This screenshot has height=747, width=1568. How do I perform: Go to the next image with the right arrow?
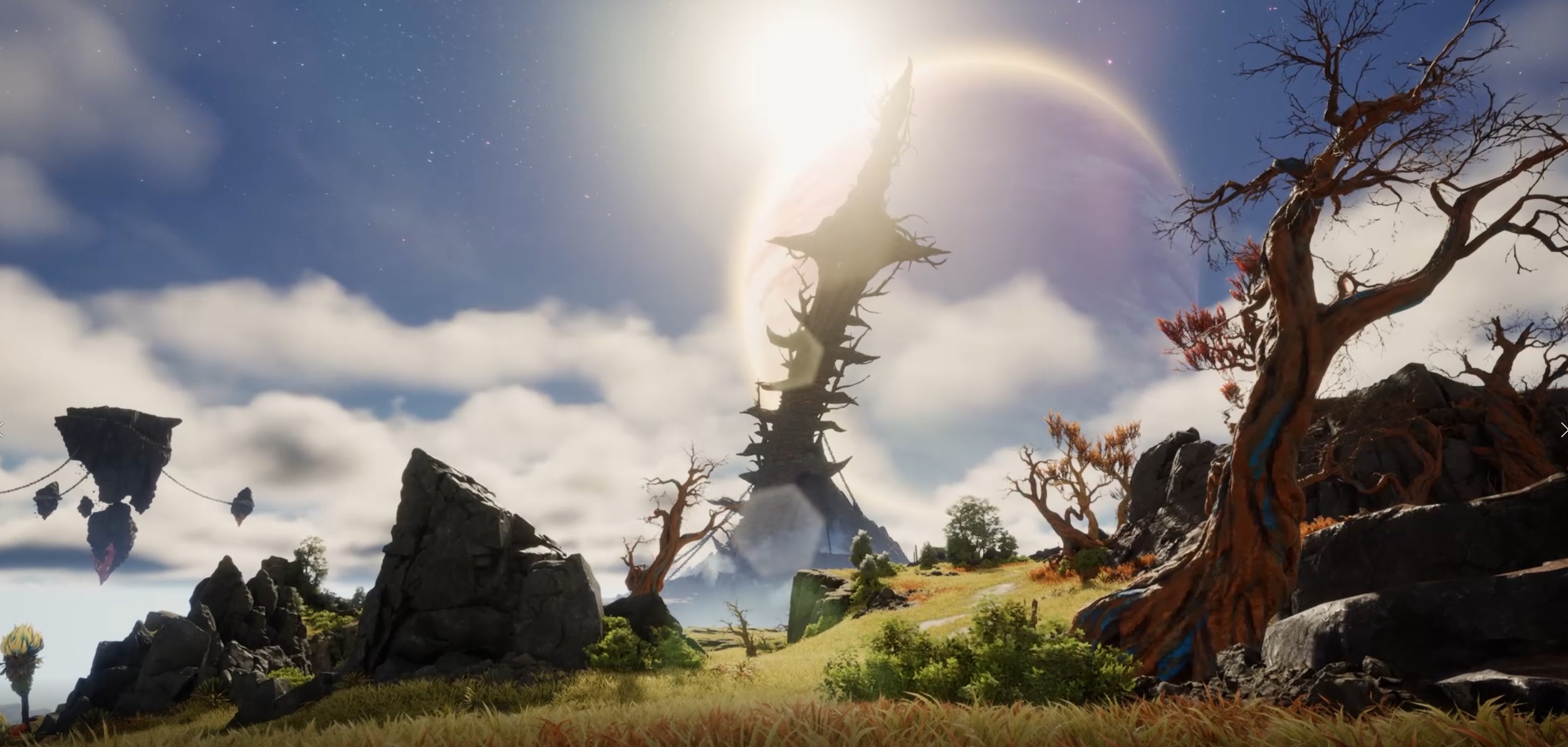tap(1563, 430)
